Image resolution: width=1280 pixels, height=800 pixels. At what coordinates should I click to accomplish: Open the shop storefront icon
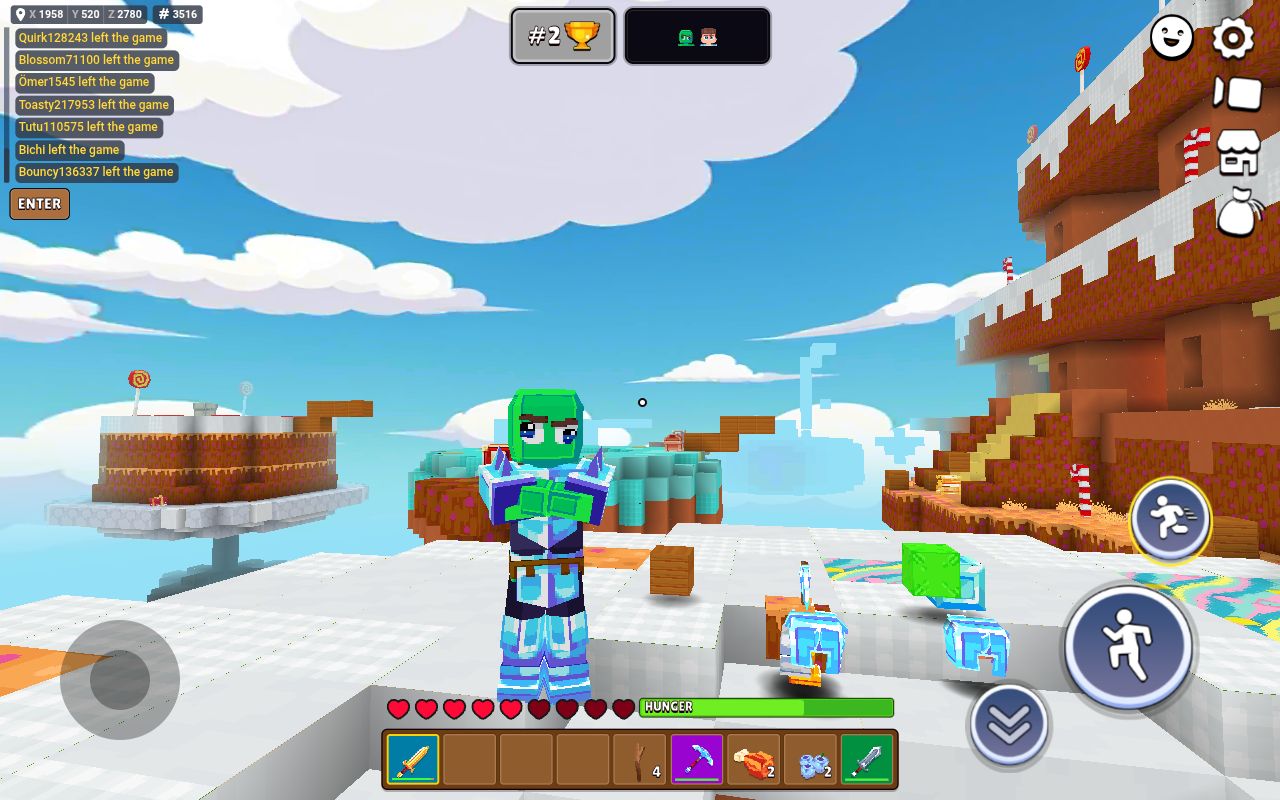point(1237,153)
